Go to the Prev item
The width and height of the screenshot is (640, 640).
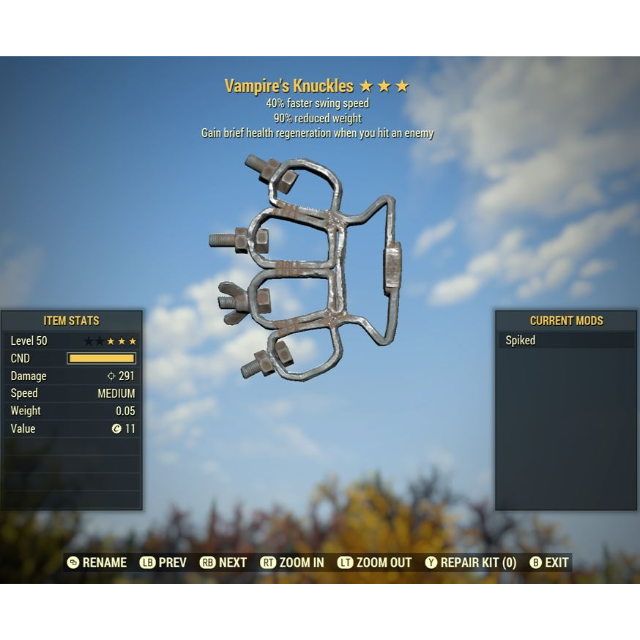tap(164, 563)
